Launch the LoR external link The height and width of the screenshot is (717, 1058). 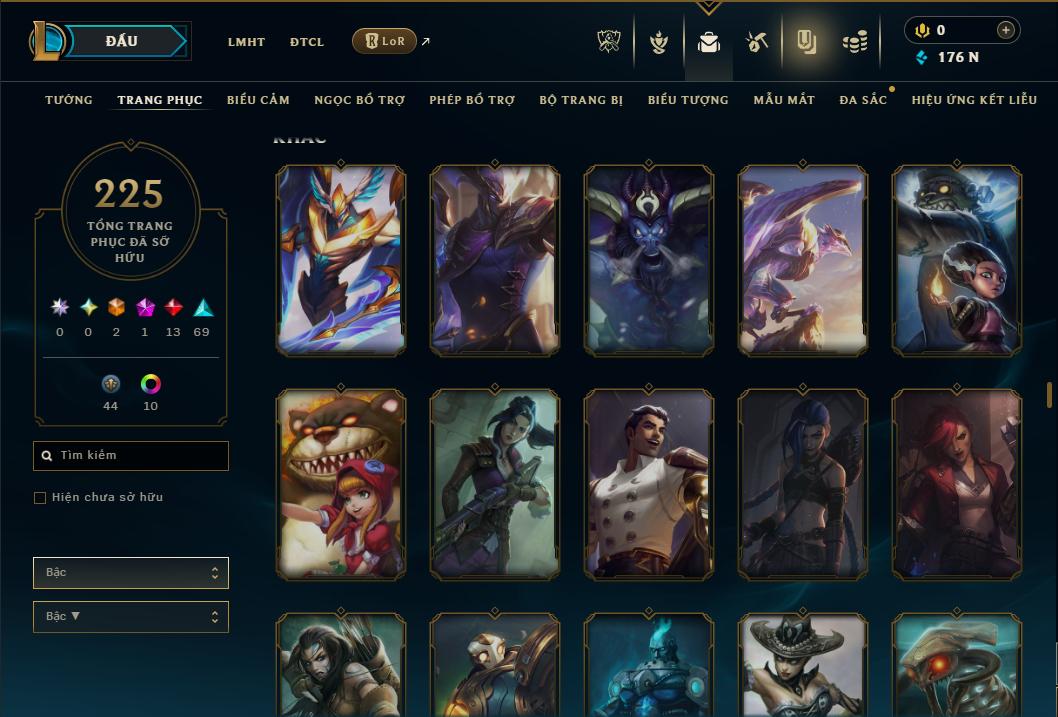click(384, 41)
